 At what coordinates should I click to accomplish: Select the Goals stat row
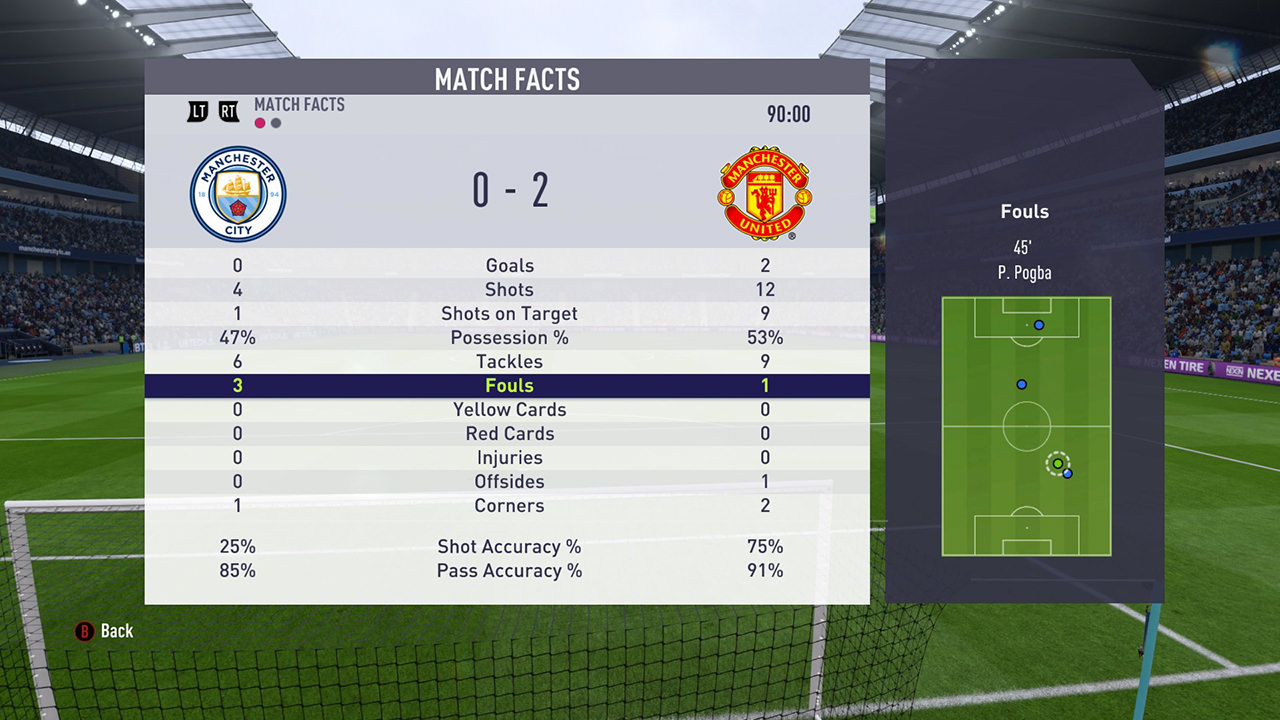point(509,266)
